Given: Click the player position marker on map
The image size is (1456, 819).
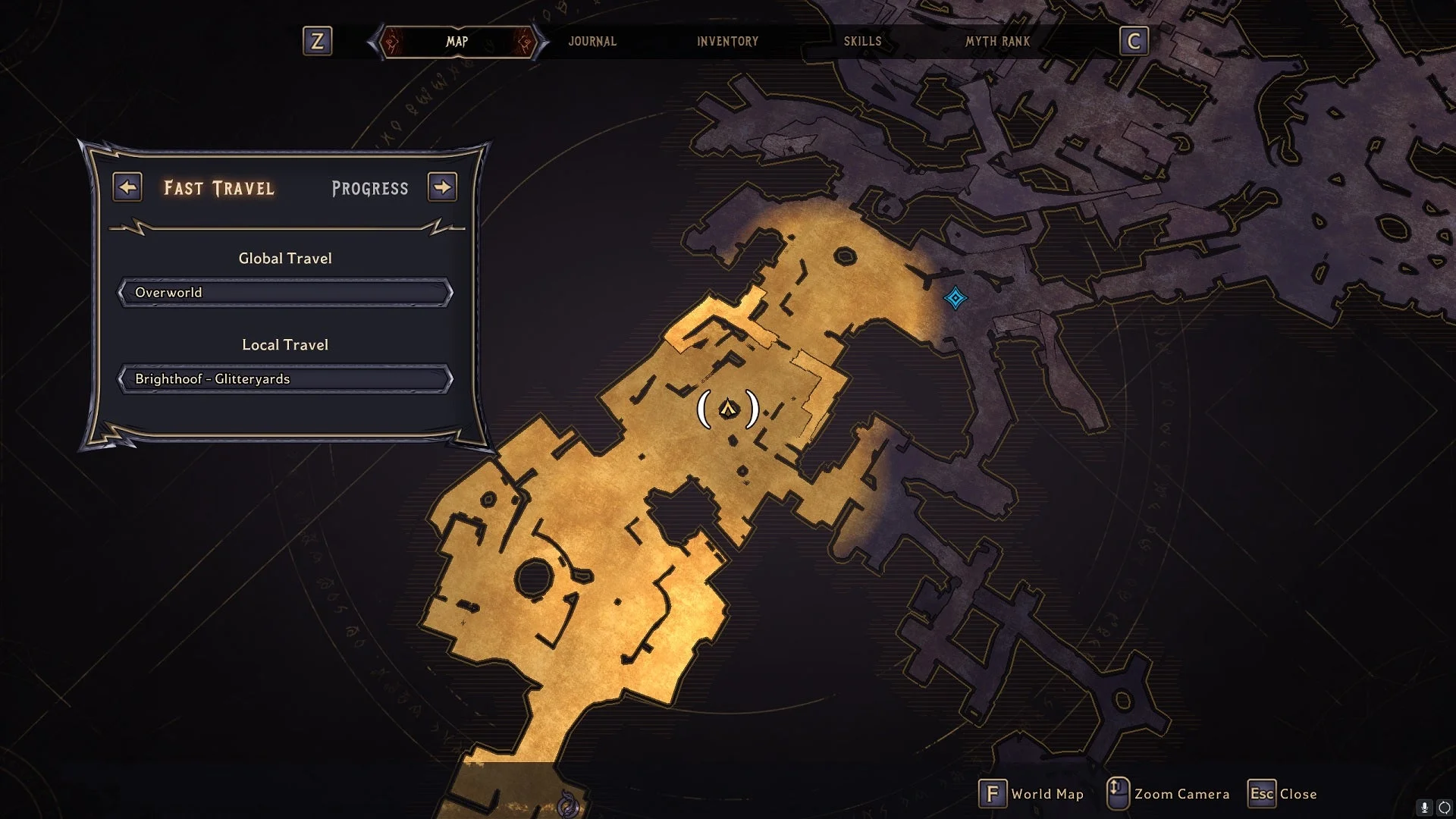Looking at the screenshot, I should (728, 409).
